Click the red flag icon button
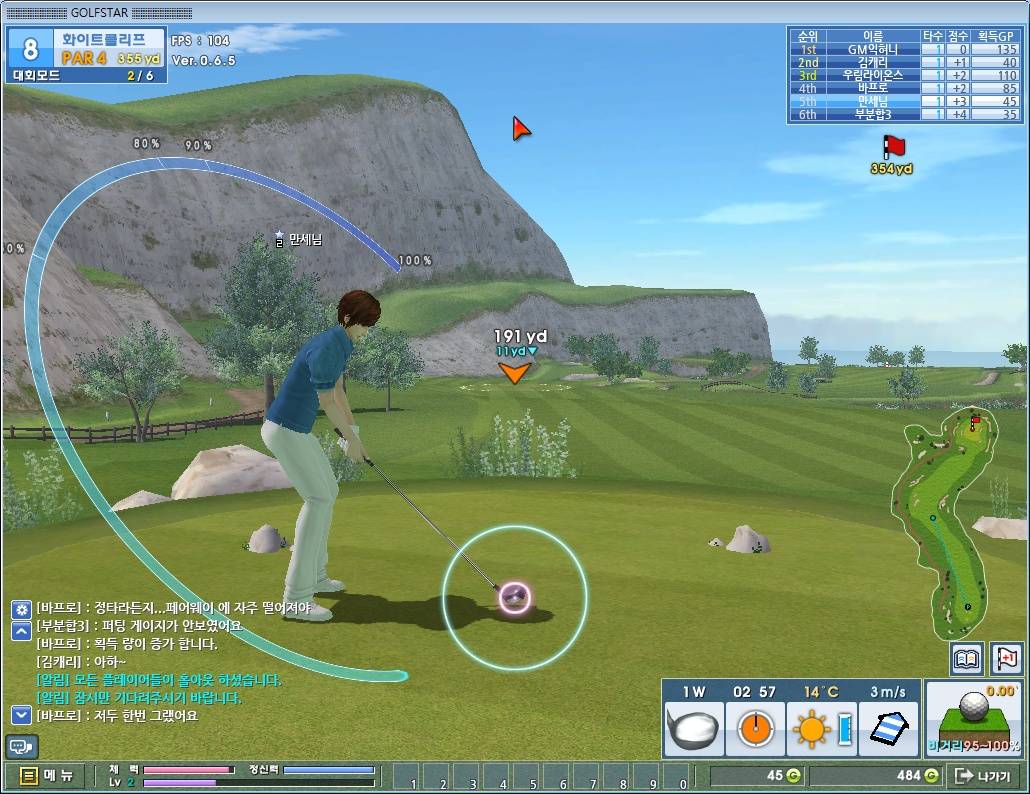Screen dimensions: 1030x794 [1006, 659]
